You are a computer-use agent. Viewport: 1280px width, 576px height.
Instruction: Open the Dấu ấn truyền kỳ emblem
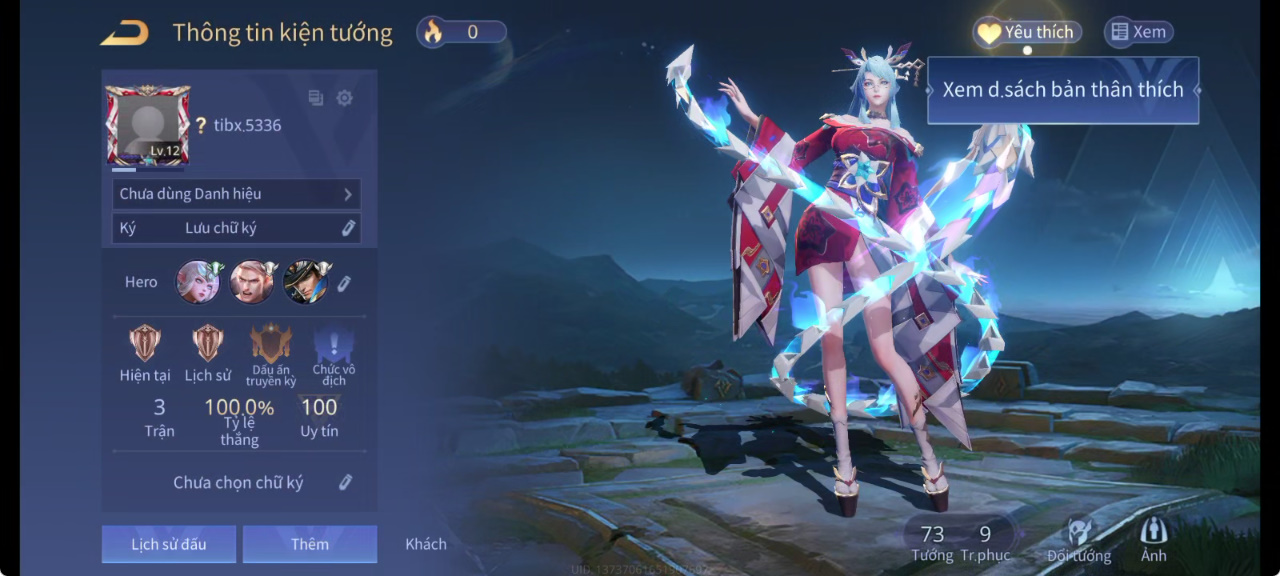271,346
